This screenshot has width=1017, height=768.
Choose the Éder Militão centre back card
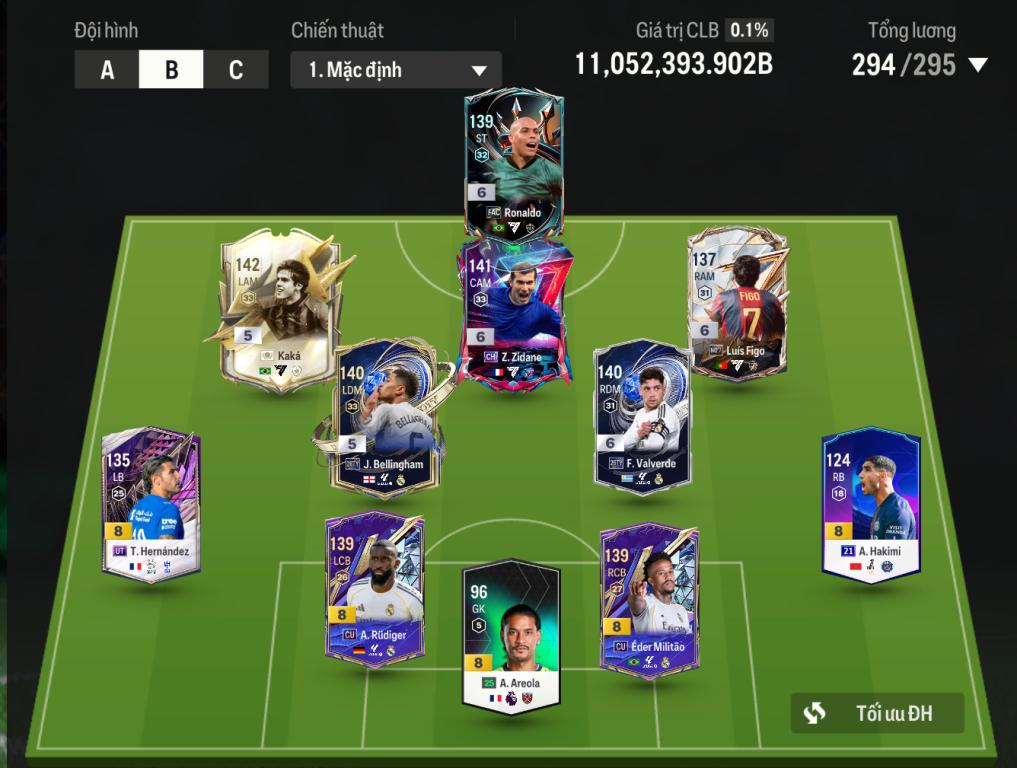[x=649, y=597]
